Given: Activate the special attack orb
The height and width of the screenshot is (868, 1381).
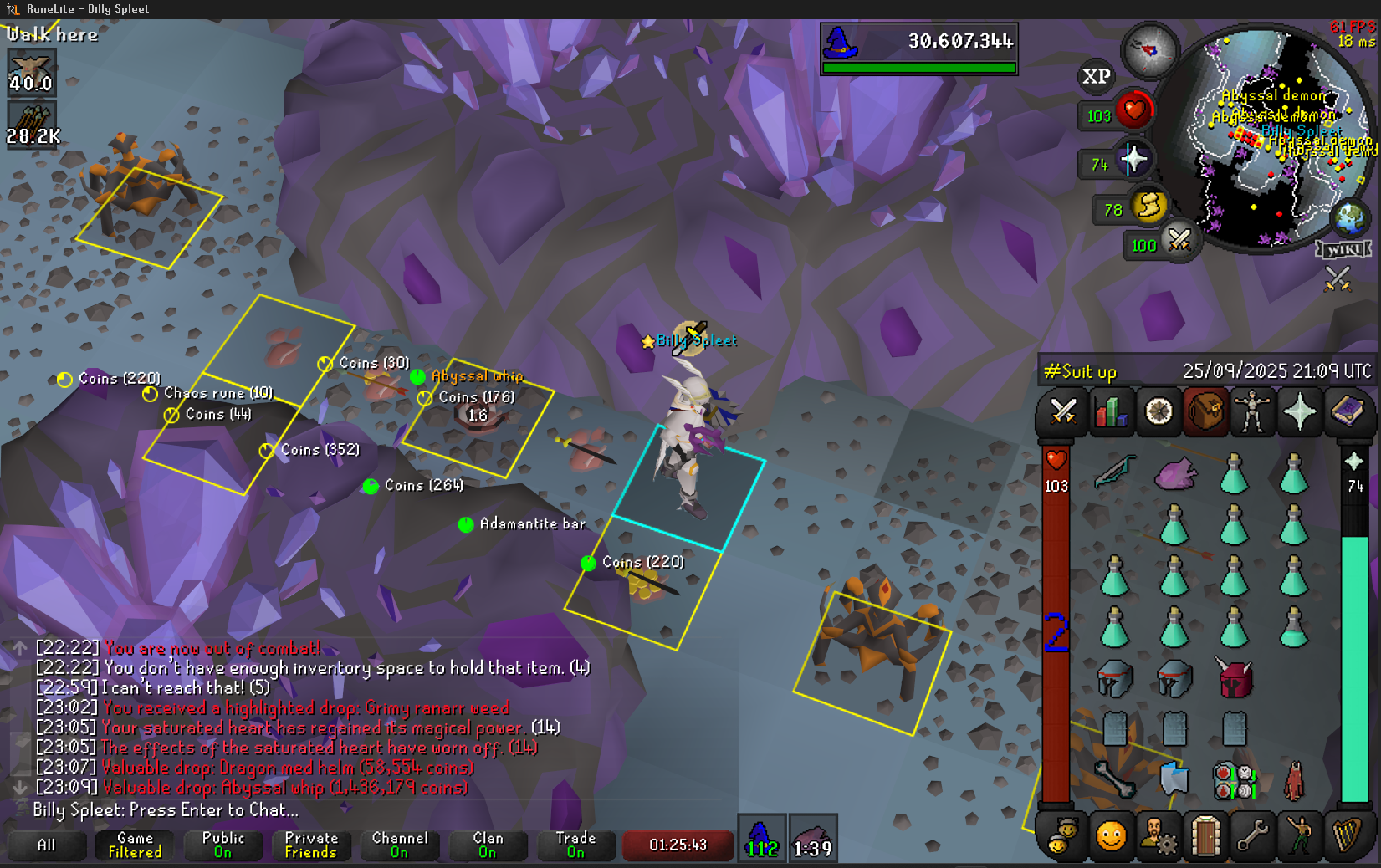Looking at the screenshot, I should point(1179,241).
